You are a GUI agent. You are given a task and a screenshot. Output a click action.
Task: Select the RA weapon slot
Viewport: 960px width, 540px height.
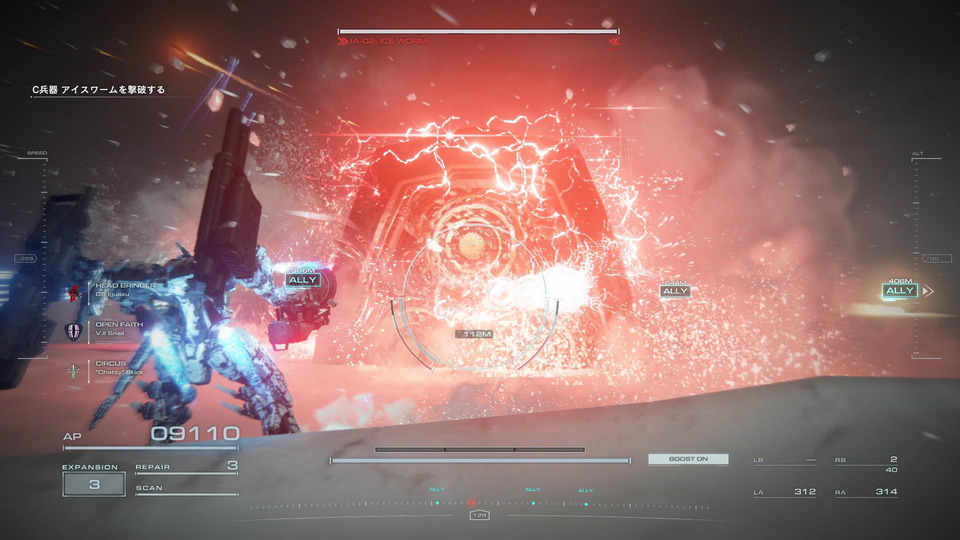866,492
